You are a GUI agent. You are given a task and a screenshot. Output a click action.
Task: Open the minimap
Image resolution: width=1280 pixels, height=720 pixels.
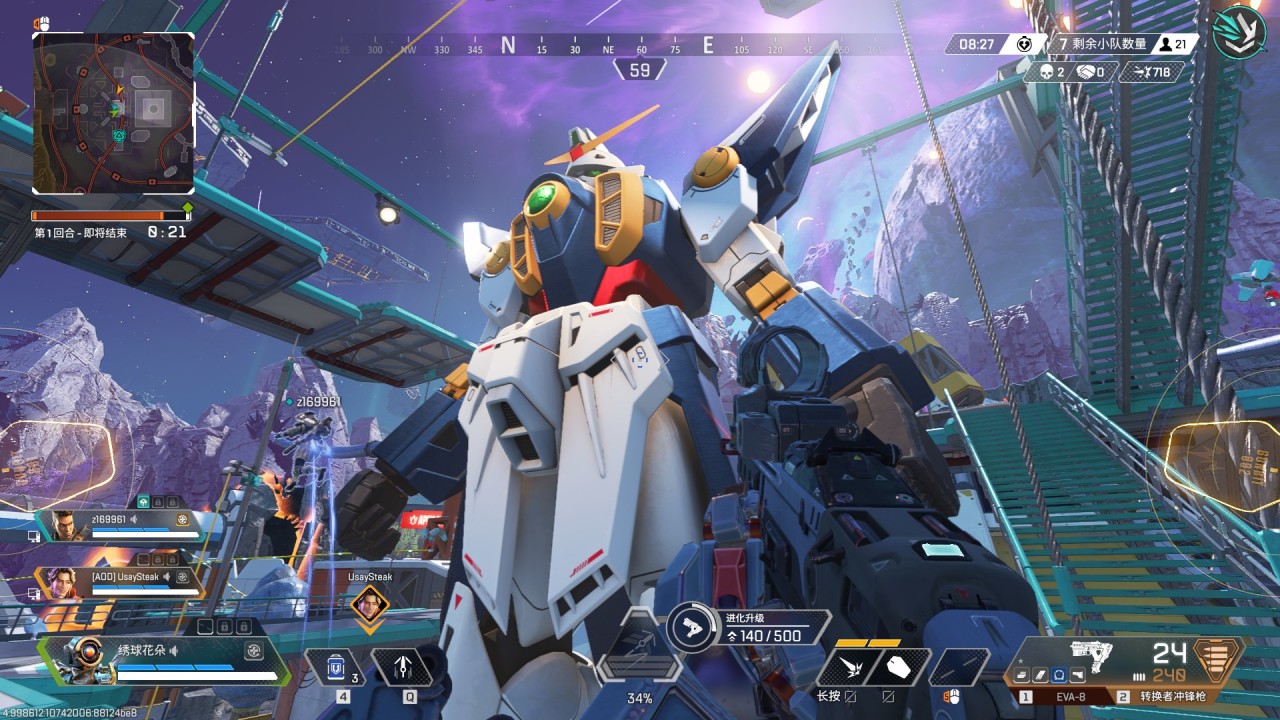(x=113, y=113)
